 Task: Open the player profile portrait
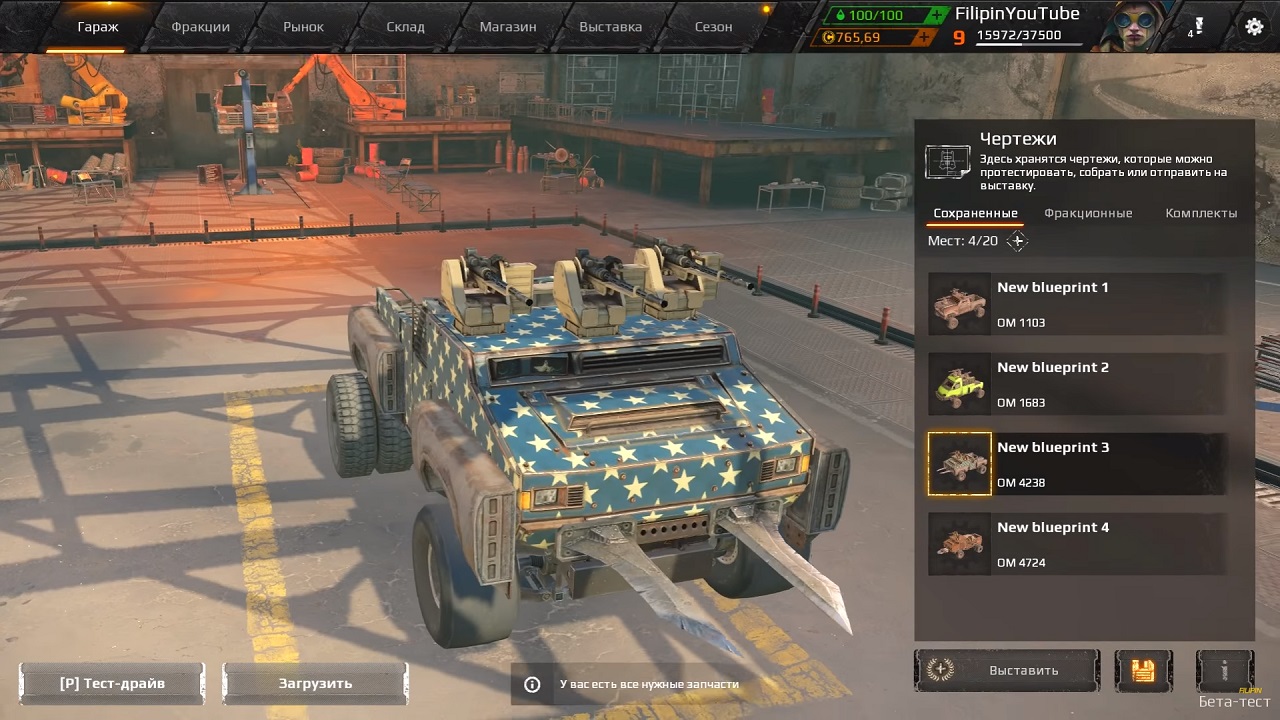(1129, 26)
